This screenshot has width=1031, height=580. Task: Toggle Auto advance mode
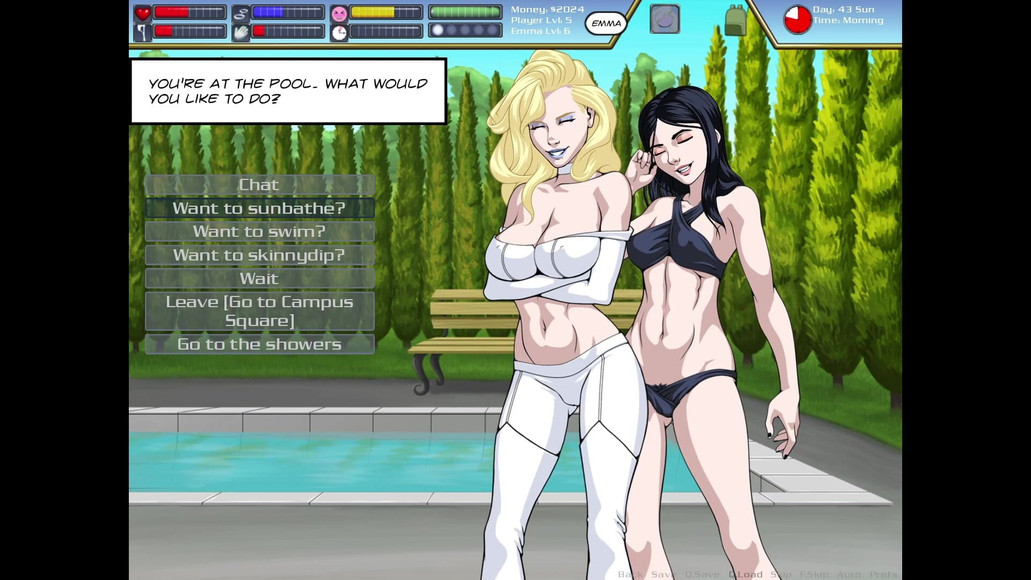[849, 574]
